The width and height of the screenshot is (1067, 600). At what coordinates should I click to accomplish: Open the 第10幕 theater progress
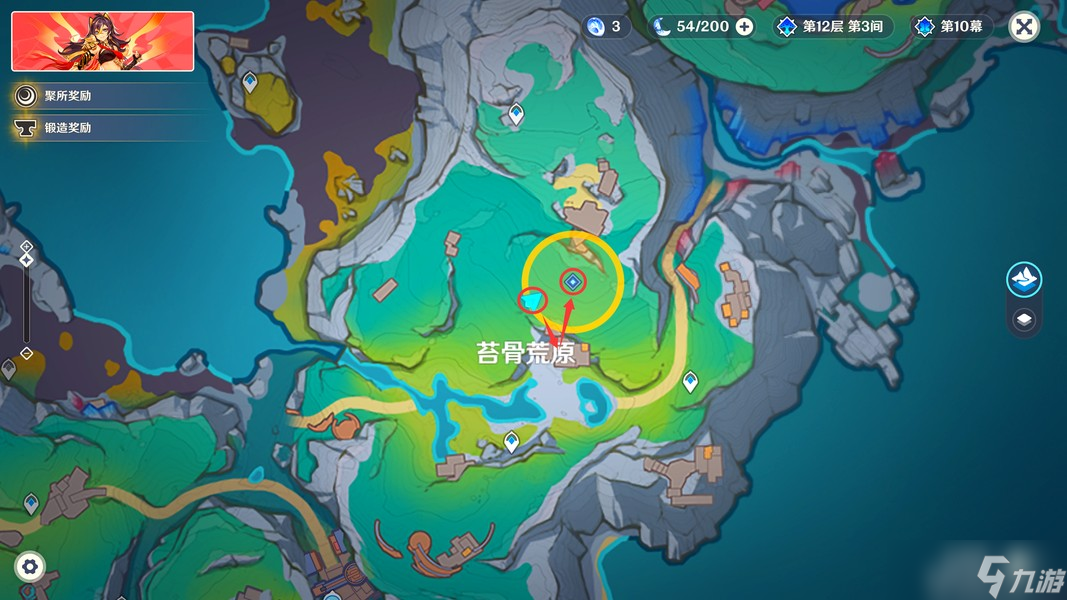tap(951, 27)
